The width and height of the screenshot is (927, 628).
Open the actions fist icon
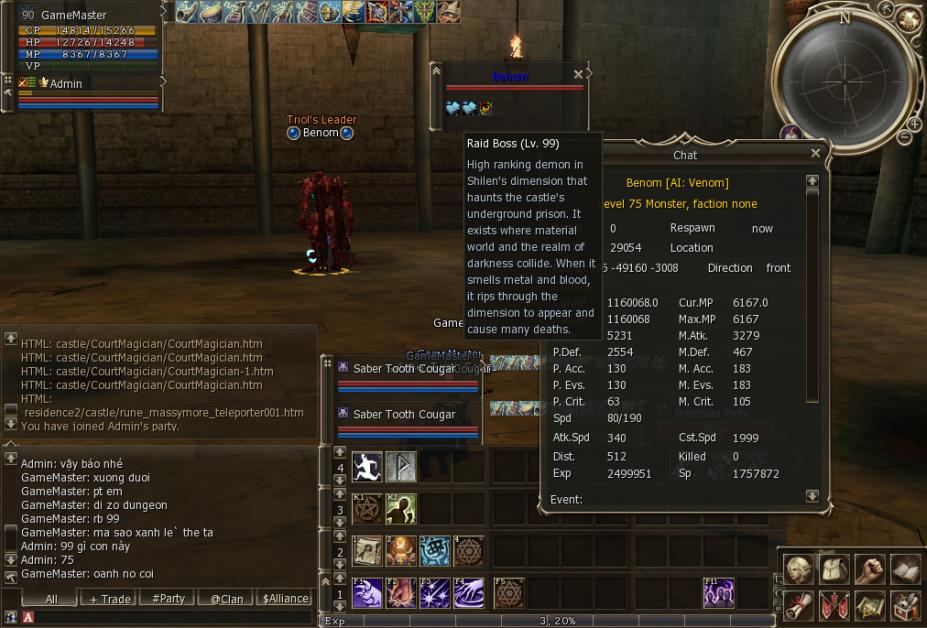(869, 570)
